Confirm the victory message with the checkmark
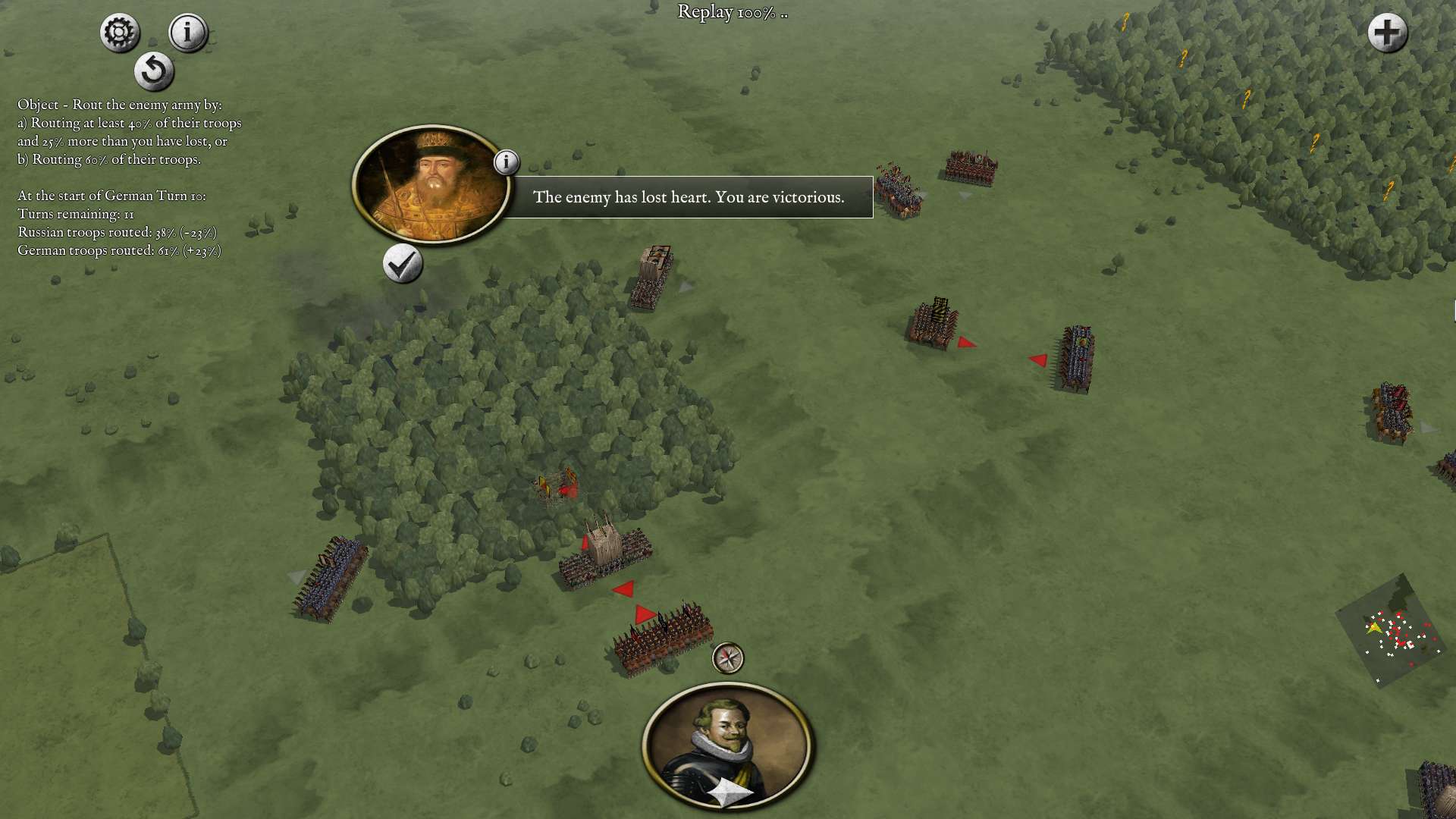Screen dimensions: 1456x819 [402, 264]
